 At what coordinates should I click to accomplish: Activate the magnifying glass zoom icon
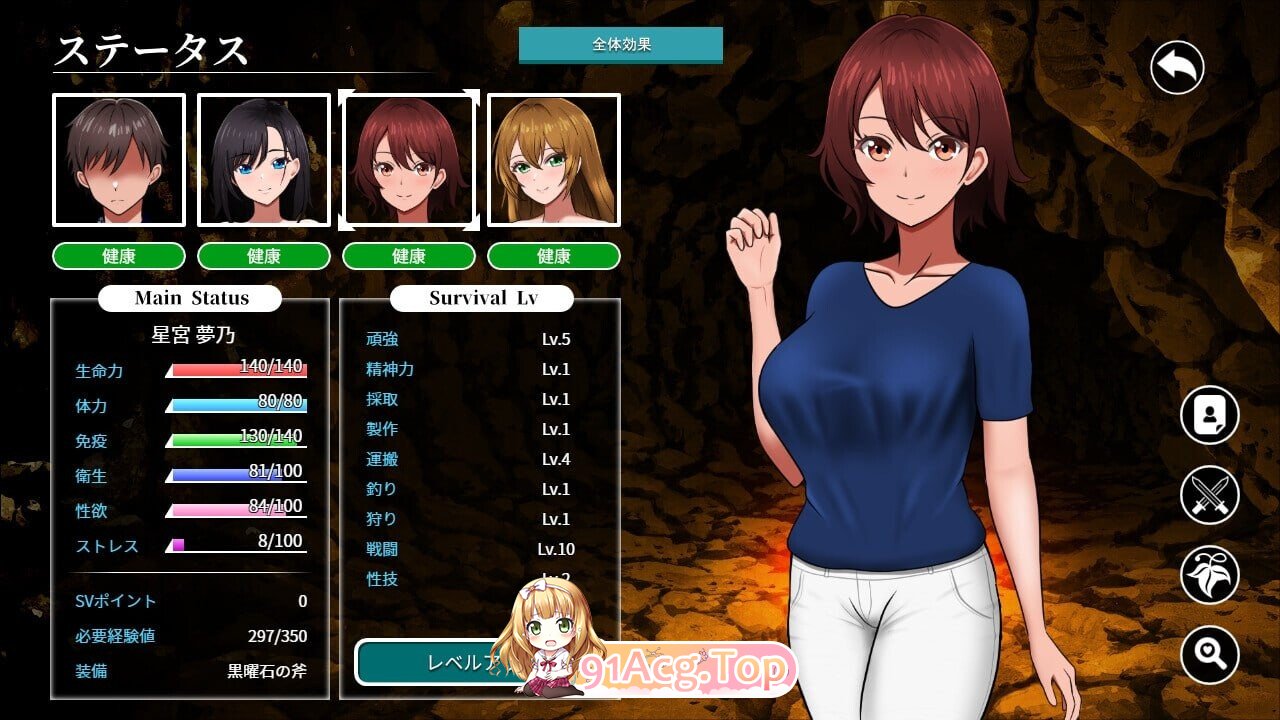point(1209,655)
